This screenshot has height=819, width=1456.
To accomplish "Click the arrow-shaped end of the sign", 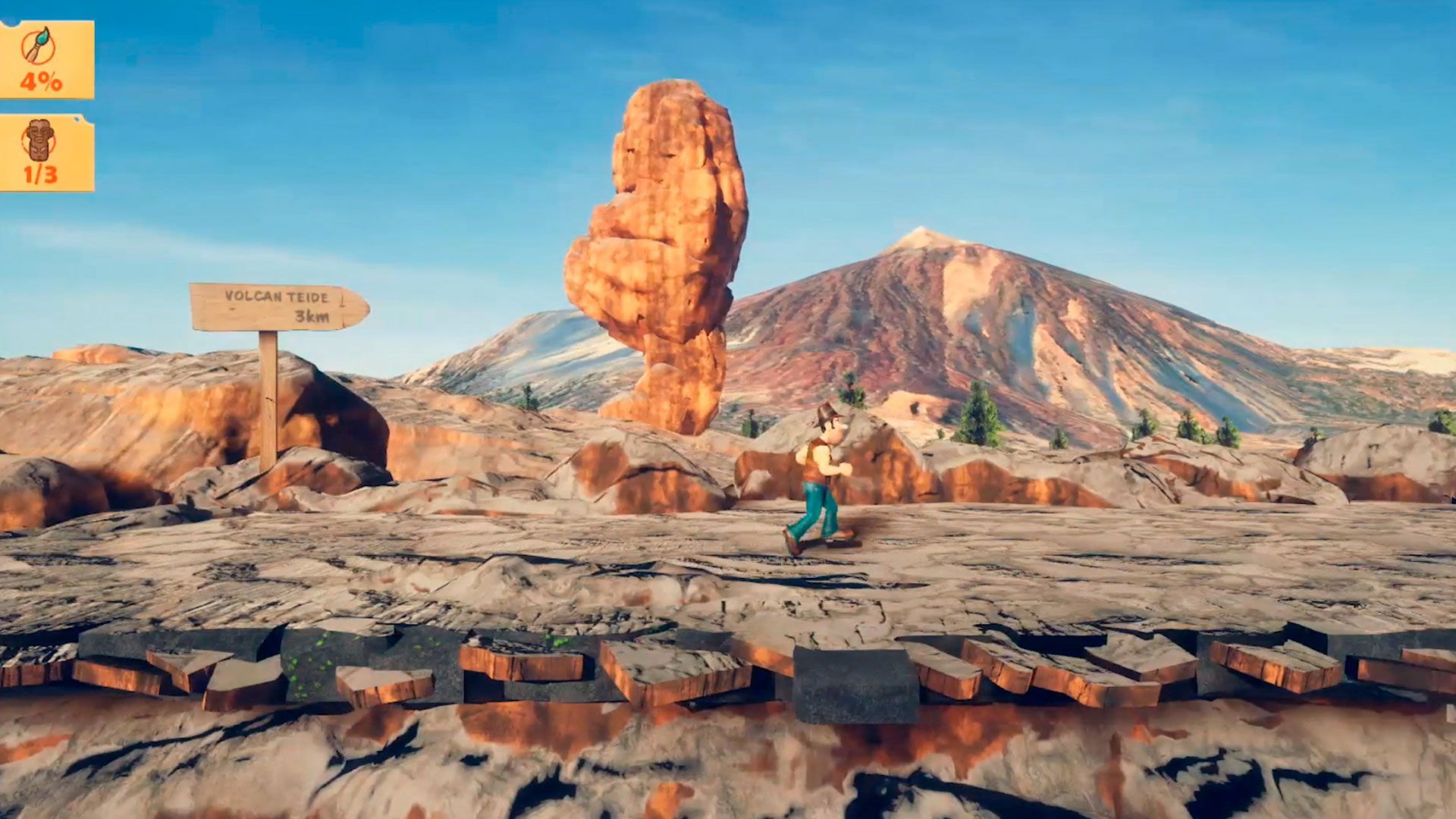I will [356, 306].
